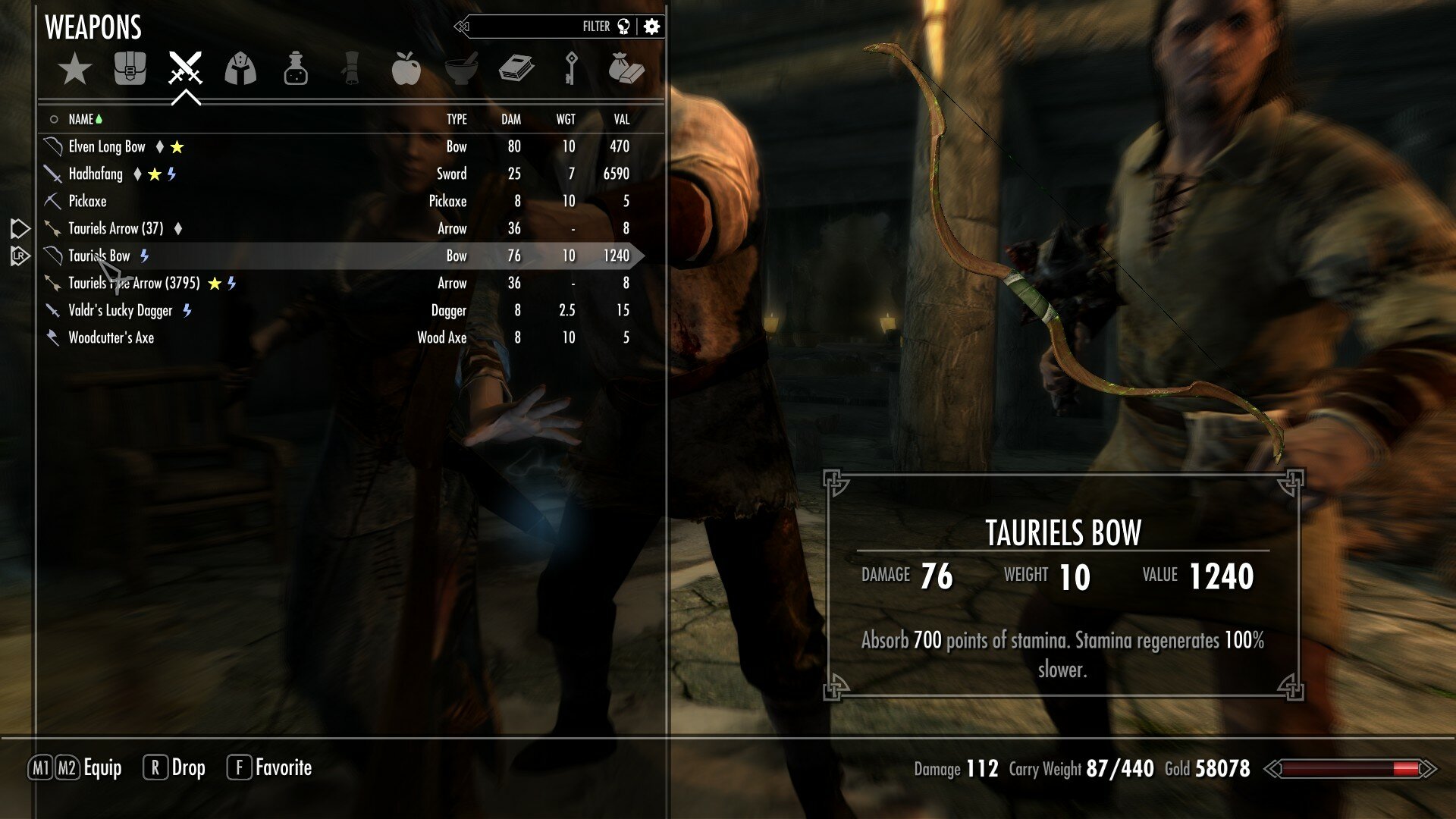Select Tauriels Bow in weapons list
The width and height of the screenshot is (1456, 819).
click(99, 256)
